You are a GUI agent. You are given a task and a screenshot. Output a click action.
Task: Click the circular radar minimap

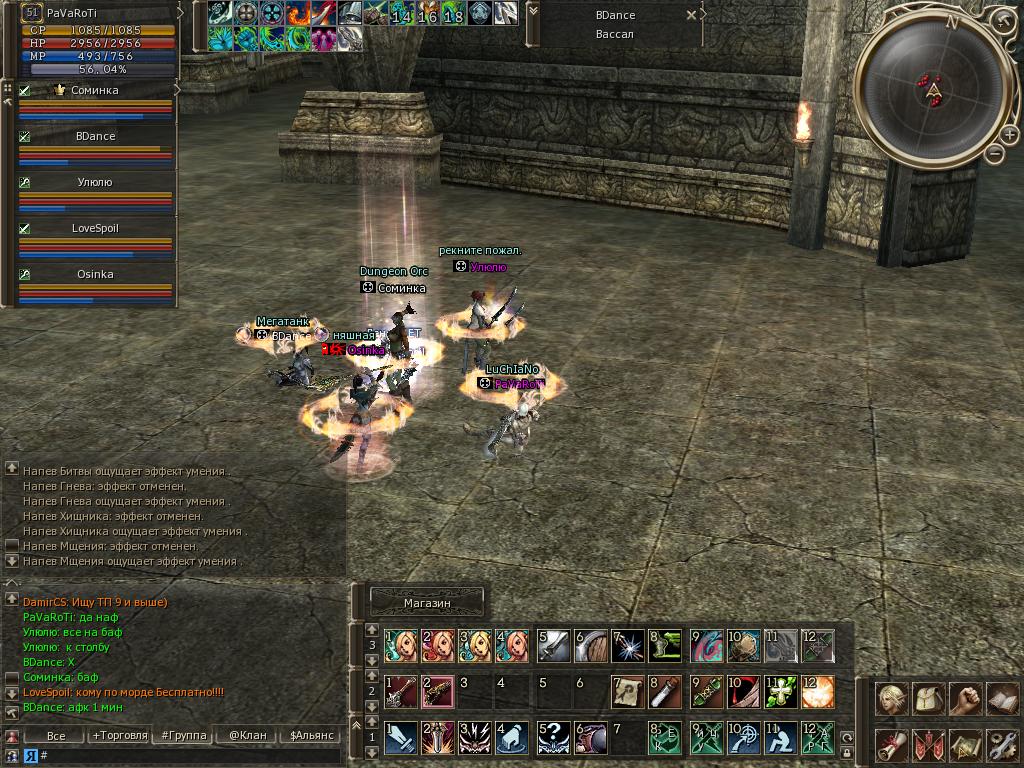(x=934, y=88)
